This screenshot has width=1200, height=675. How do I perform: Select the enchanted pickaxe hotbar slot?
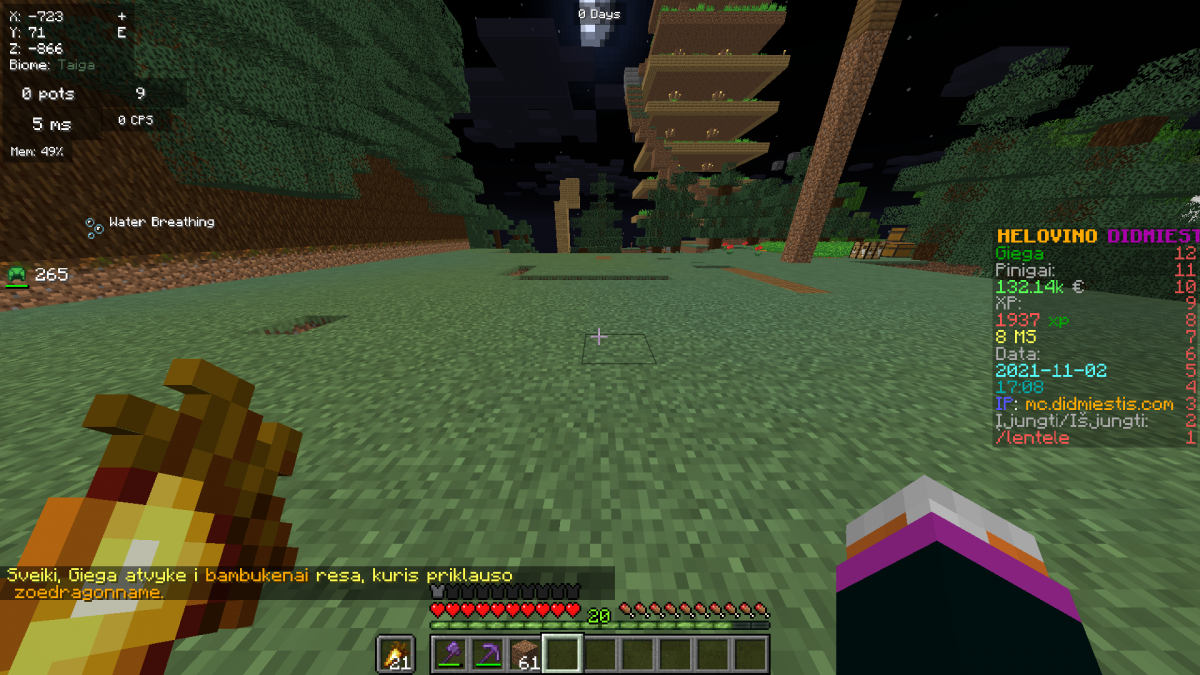tap(487, 654)
